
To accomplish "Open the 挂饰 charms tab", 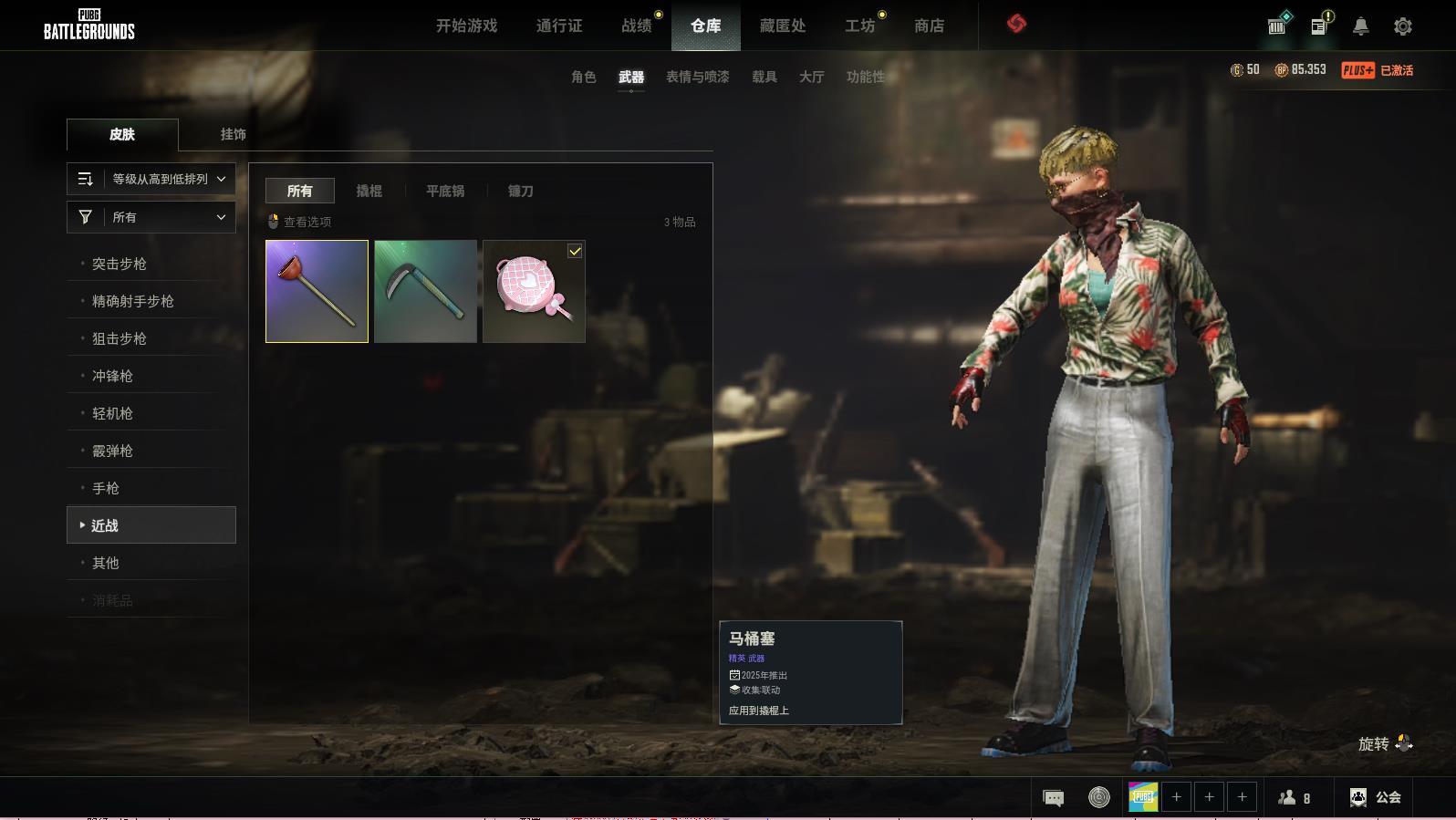I will point(233,134).
